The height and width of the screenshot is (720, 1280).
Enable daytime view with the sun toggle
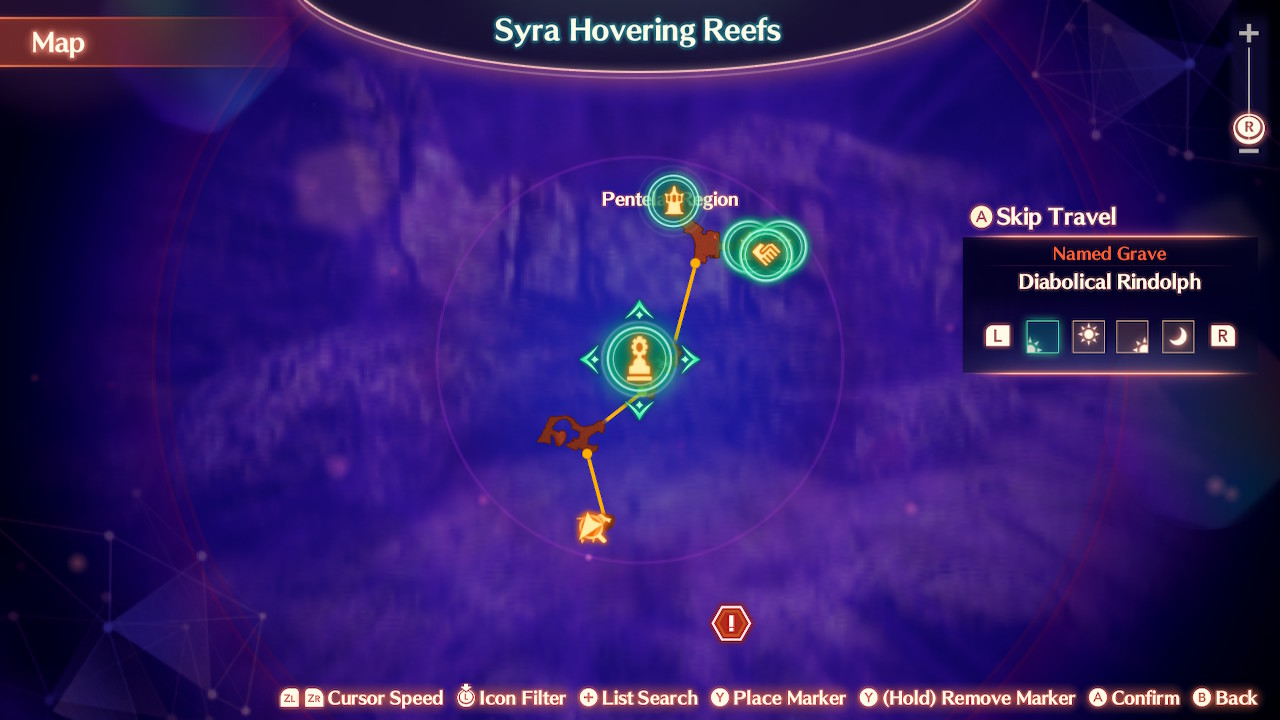click(x=1088, y=336)
